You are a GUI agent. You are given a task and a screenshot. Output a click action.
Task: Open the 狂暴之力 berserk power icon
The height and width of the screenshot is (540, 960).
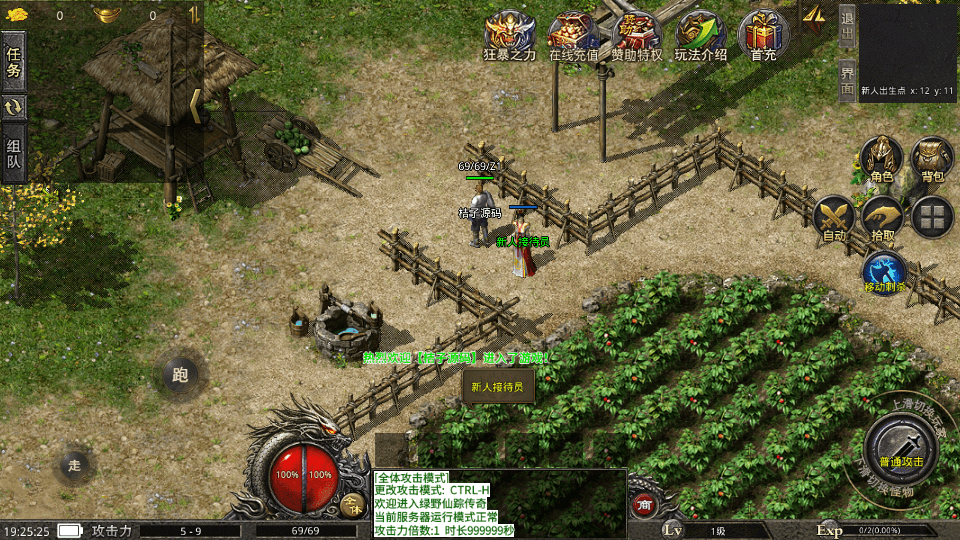point(509,36)
